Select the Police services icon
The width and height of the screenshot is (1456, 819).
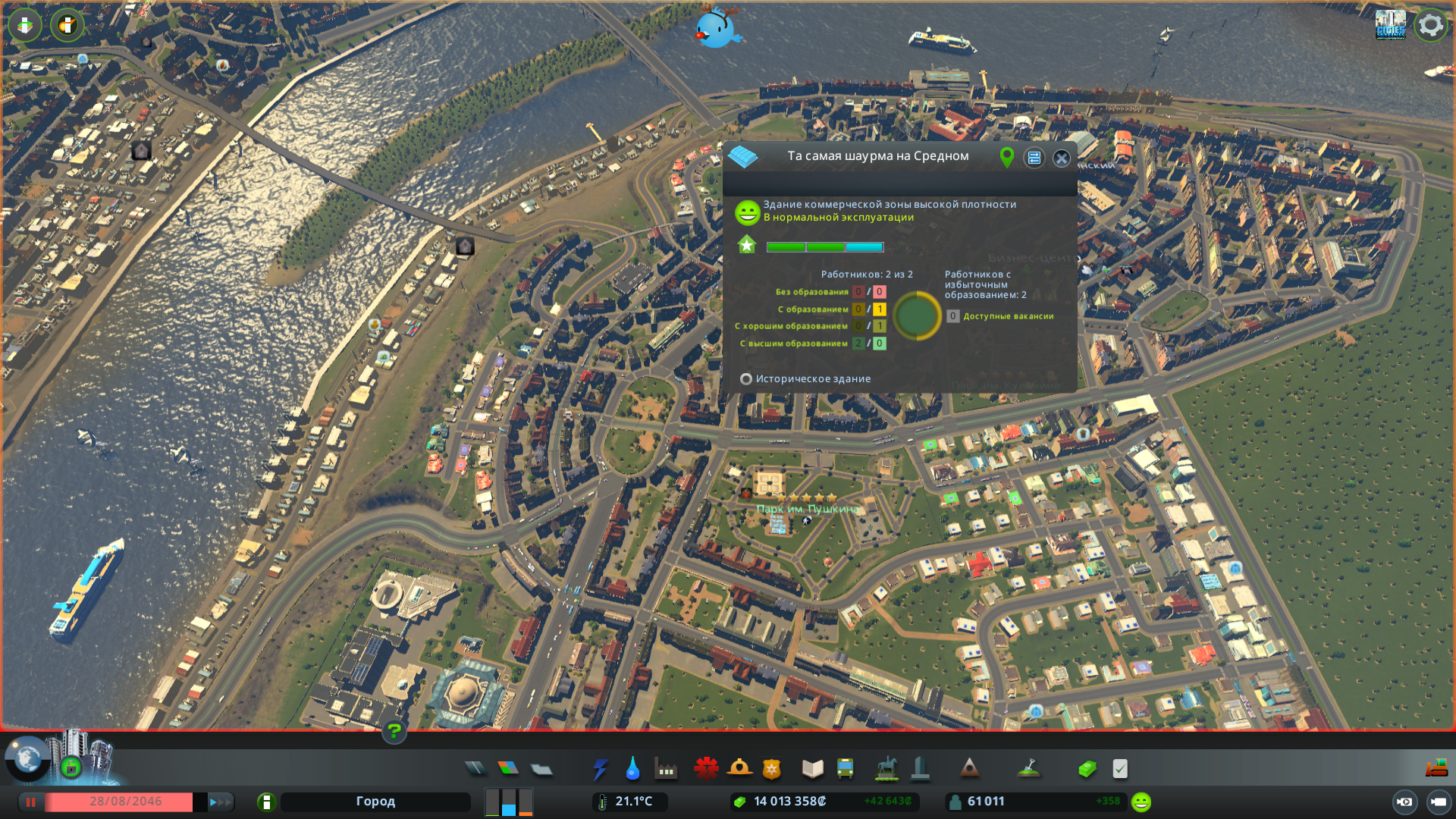coord(771,768)
